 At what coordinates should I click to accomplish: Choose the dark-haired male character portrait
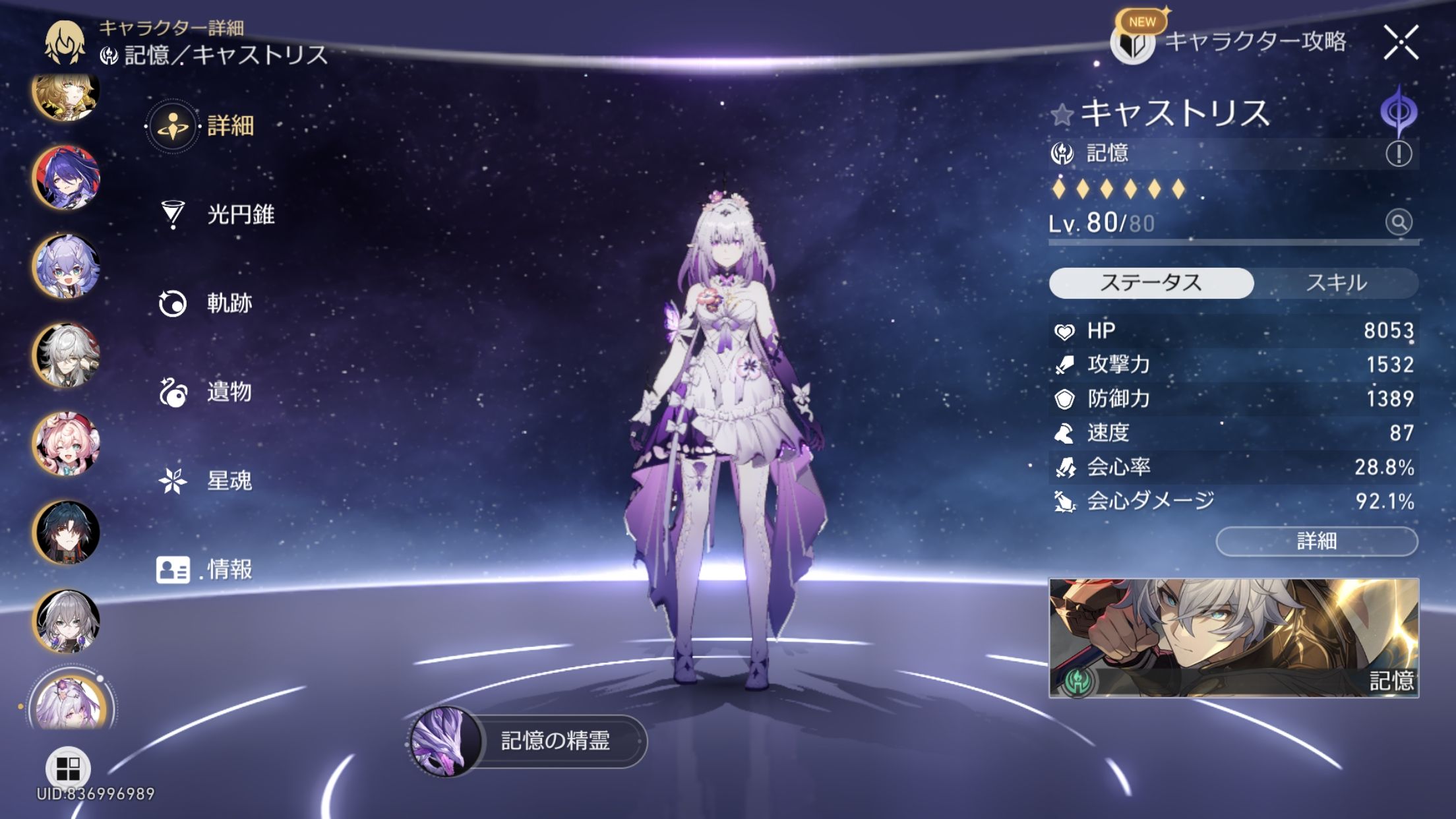(66, 532)
